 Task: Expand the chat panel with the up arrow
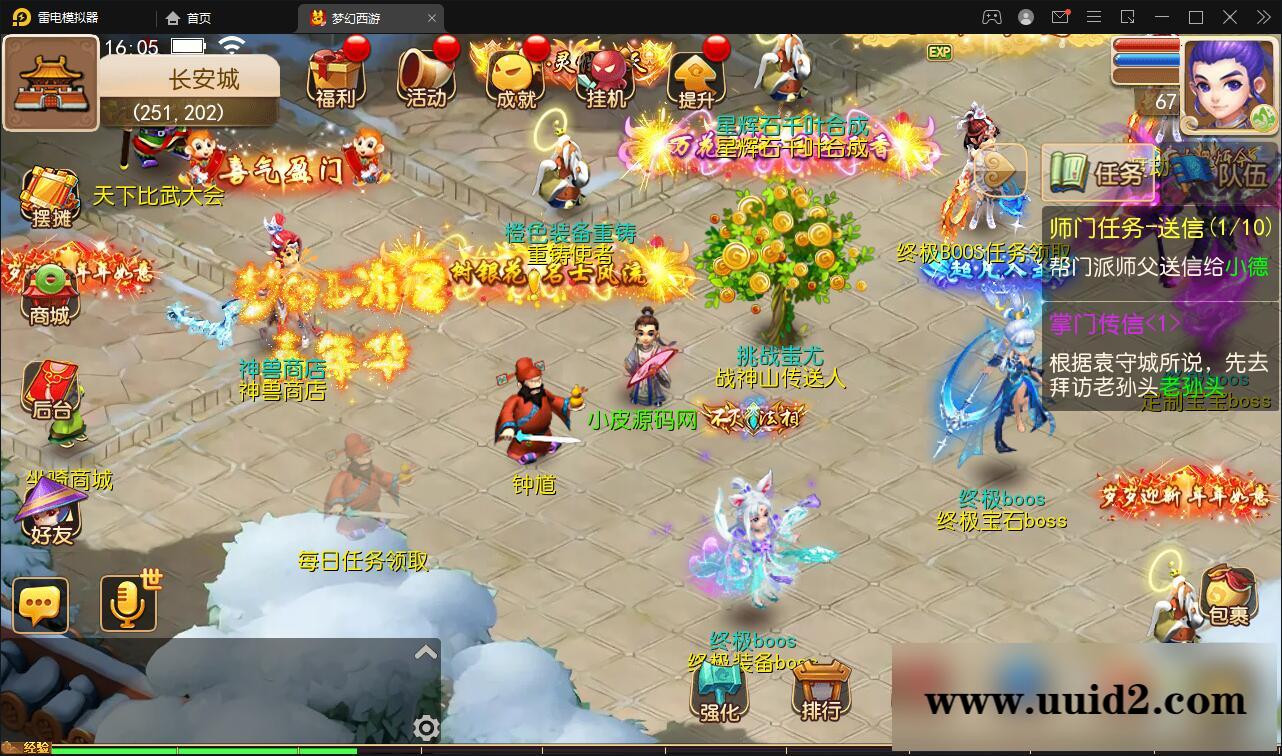(x=427, y=651)
